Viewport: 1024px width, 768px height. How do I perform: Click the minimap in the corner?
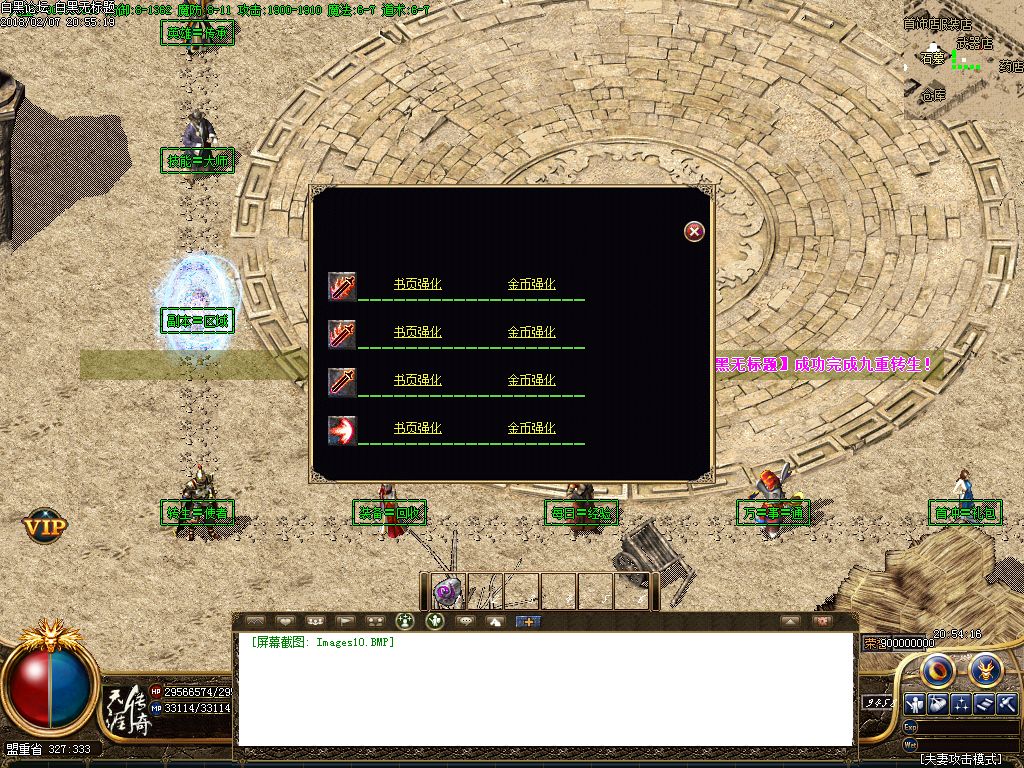pyautogui.click(x=964, y=60)
